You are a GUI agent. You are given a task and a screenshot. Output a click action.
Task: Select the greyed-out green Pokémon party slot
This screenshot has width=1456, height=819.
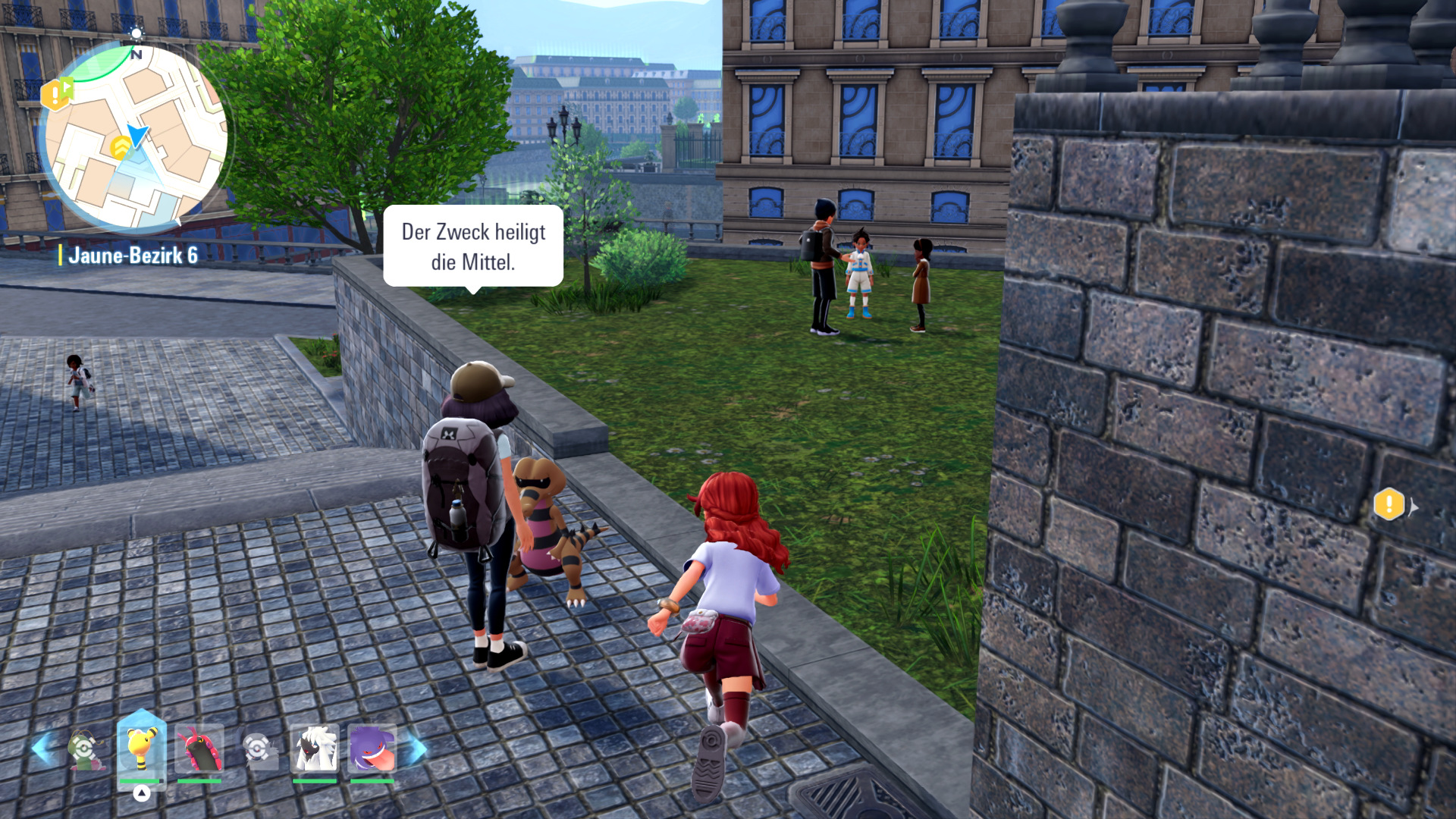point(85,748)
